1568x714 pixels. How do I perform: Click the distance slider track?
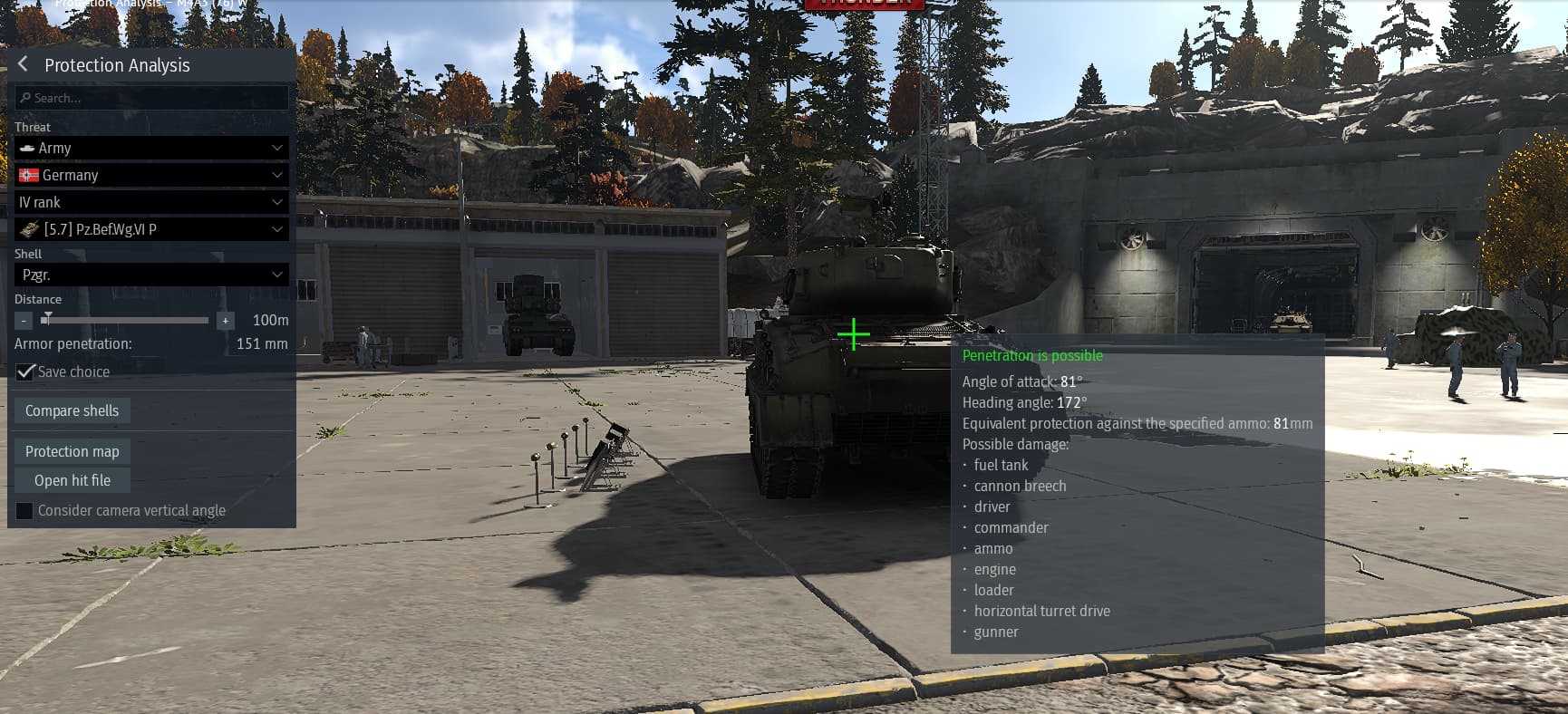click(127, 320)
